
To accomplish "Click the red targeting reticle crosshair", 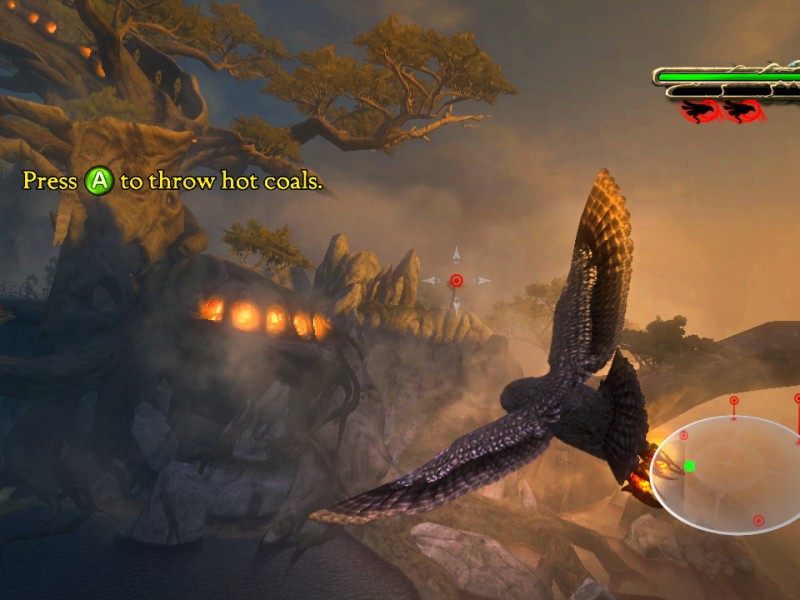I will tap(456, 281).
